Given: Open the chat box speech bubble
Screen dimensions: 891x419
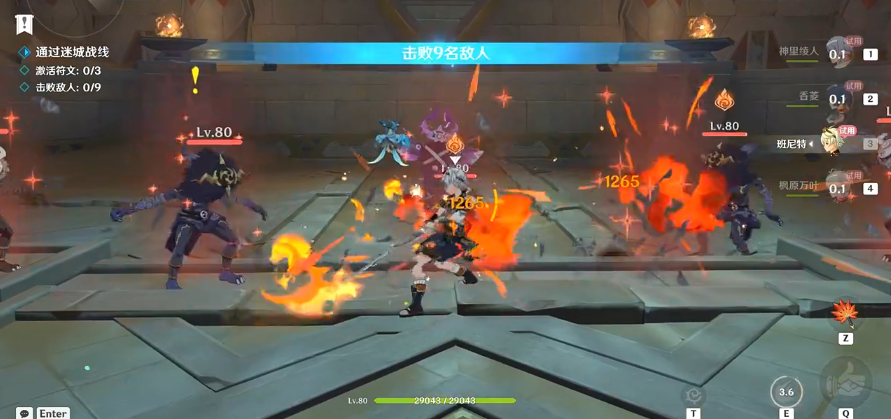Looking at the screenshot, I should [x=23, y=412].
